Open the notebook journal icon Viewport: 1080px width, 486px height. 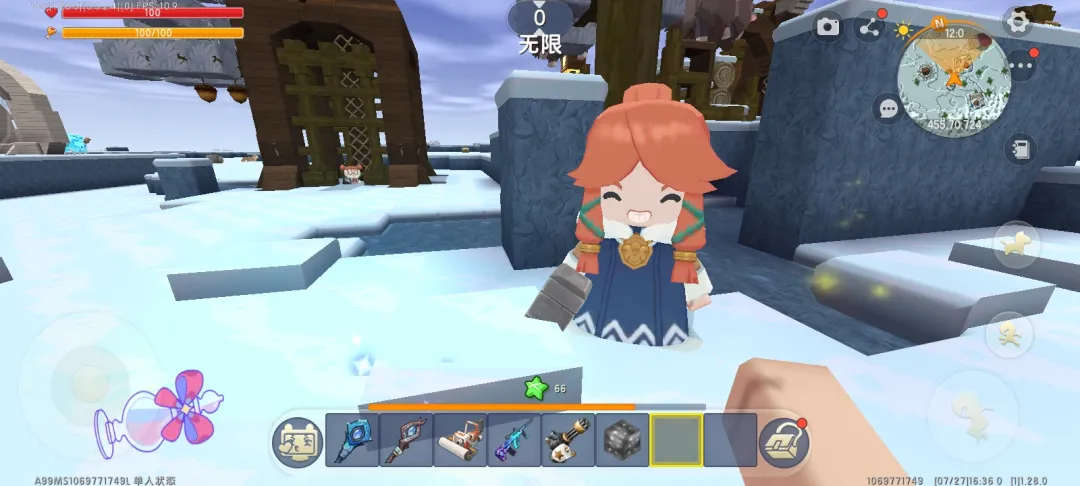tap(1020, 150)
